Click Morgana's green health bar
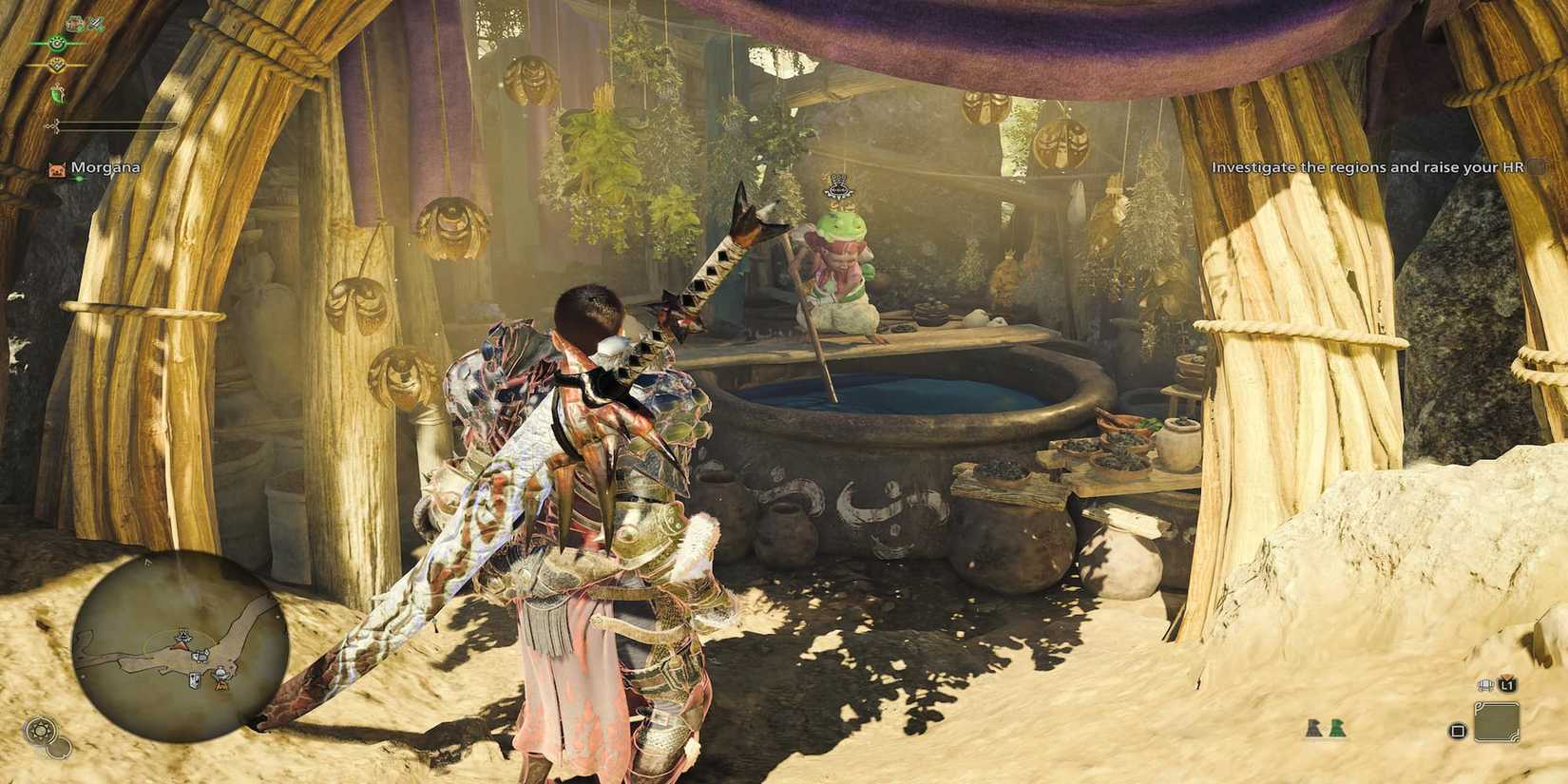 pyautogui.click(x=81, y=177)
